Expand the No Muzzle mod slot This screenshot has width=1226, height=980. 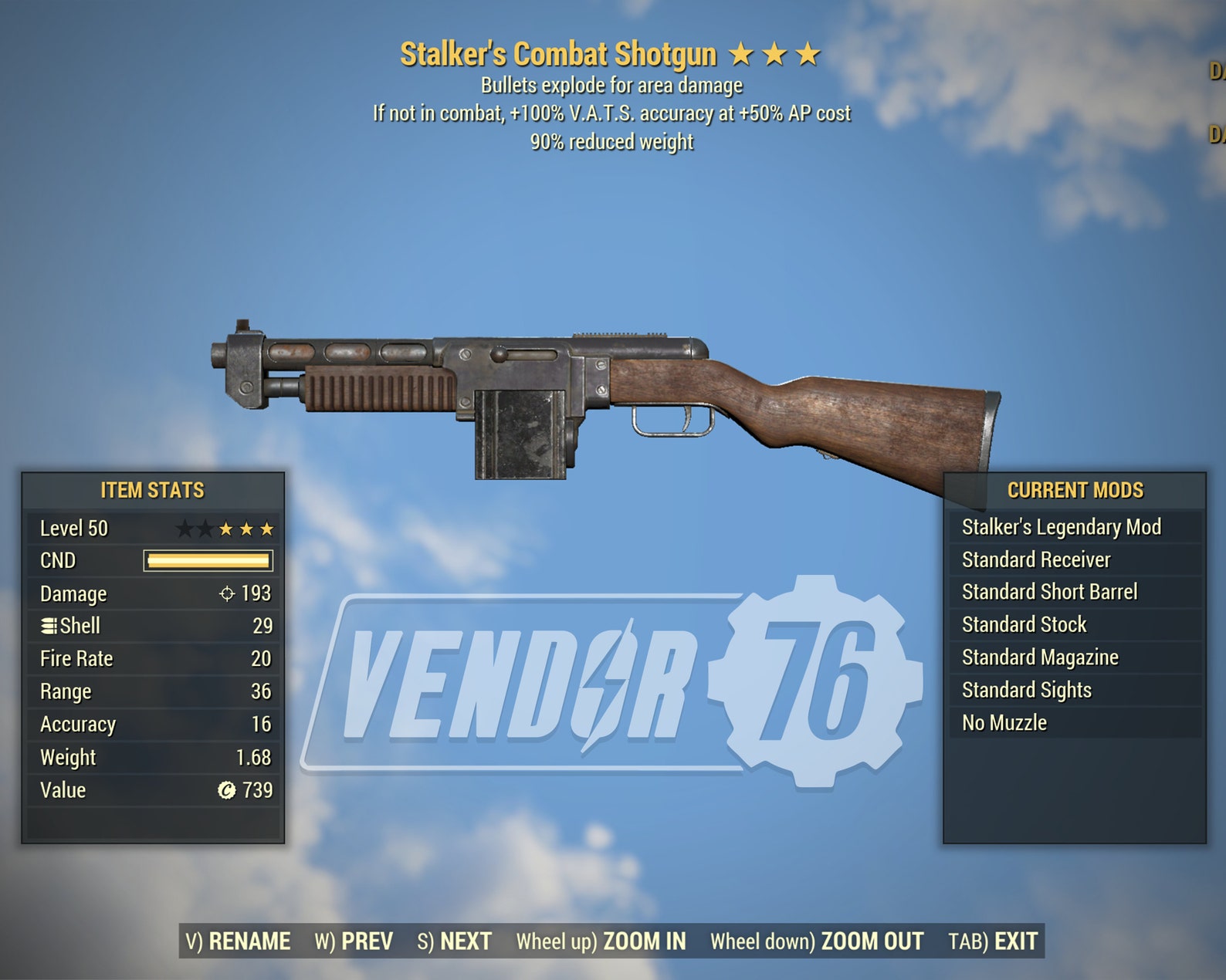pos(1004,723)
